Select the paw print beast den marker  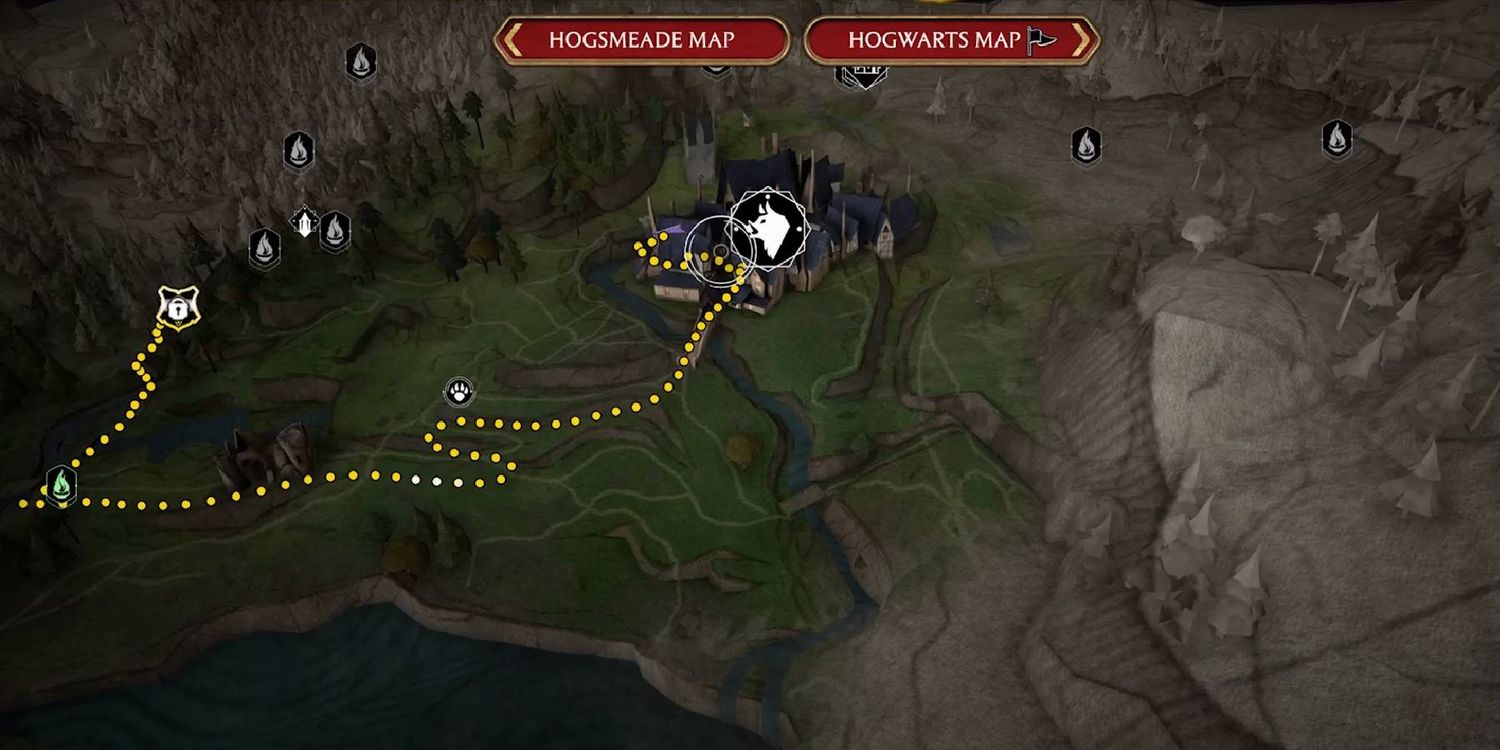(459, 391)
